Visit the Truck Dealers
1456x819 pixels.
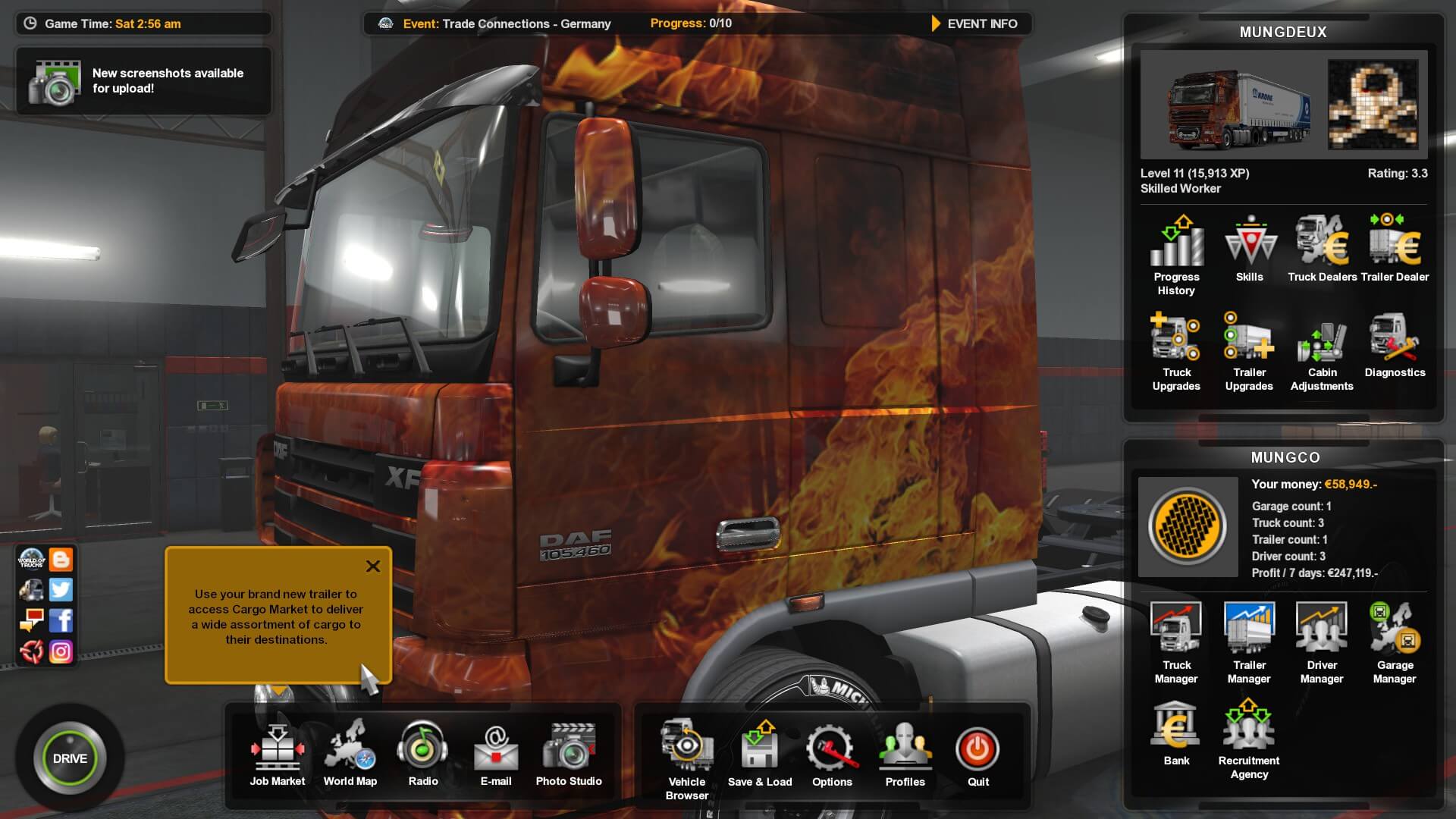point(1322,249)
